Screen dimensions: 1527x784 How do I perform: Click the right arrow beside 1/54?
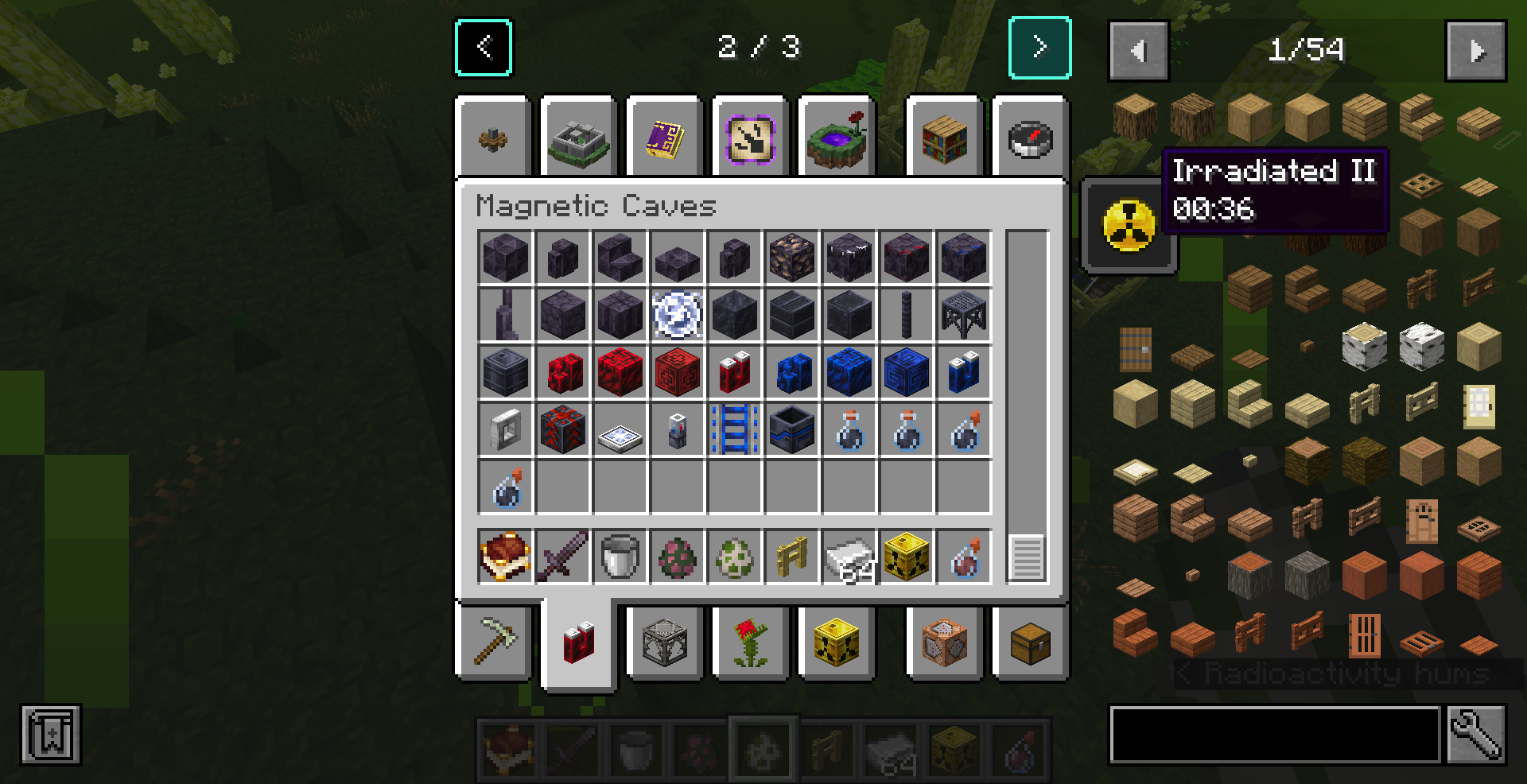point(1476,51)
